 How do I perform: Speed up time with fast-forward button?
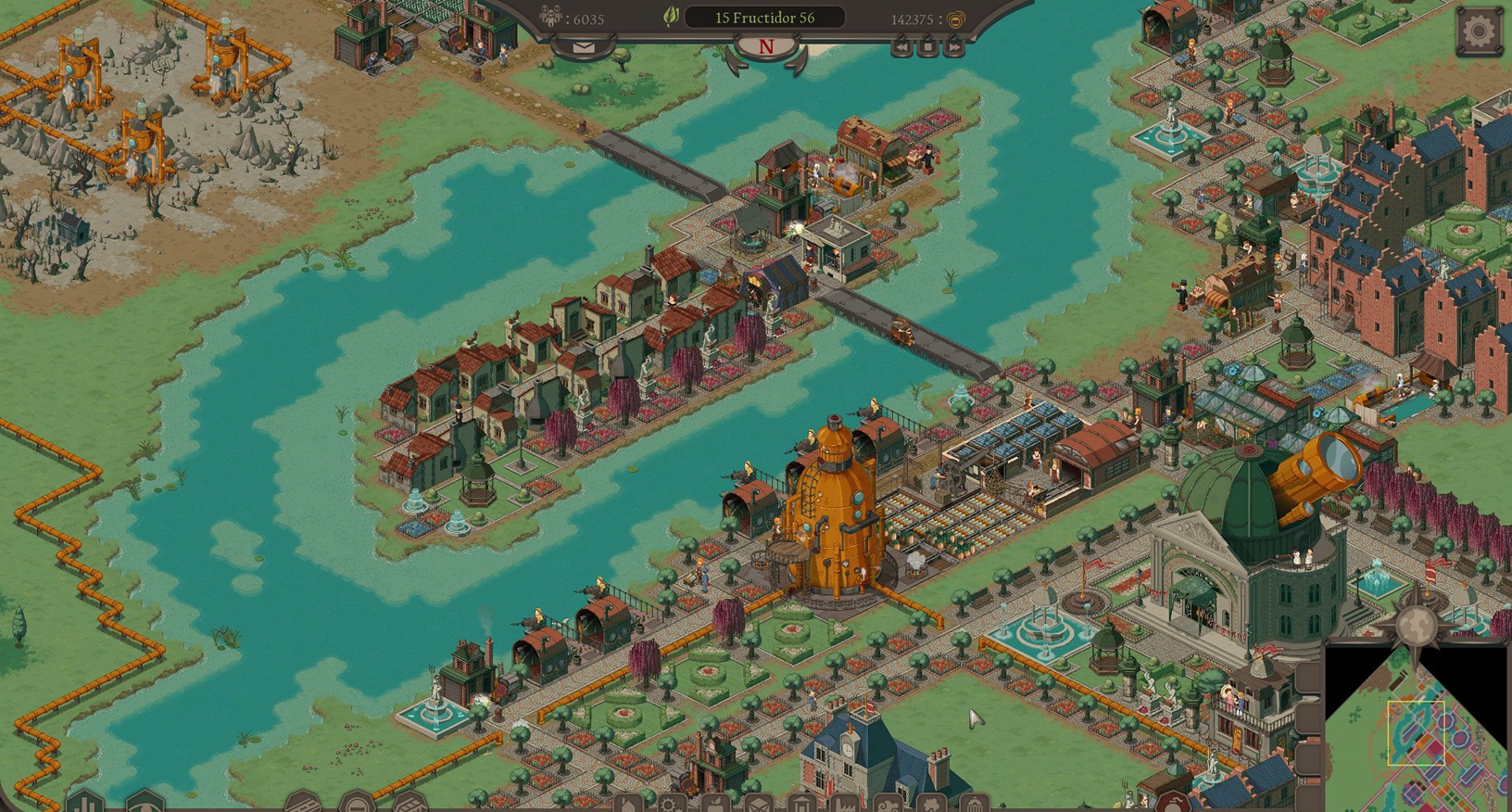click(953, 46)
